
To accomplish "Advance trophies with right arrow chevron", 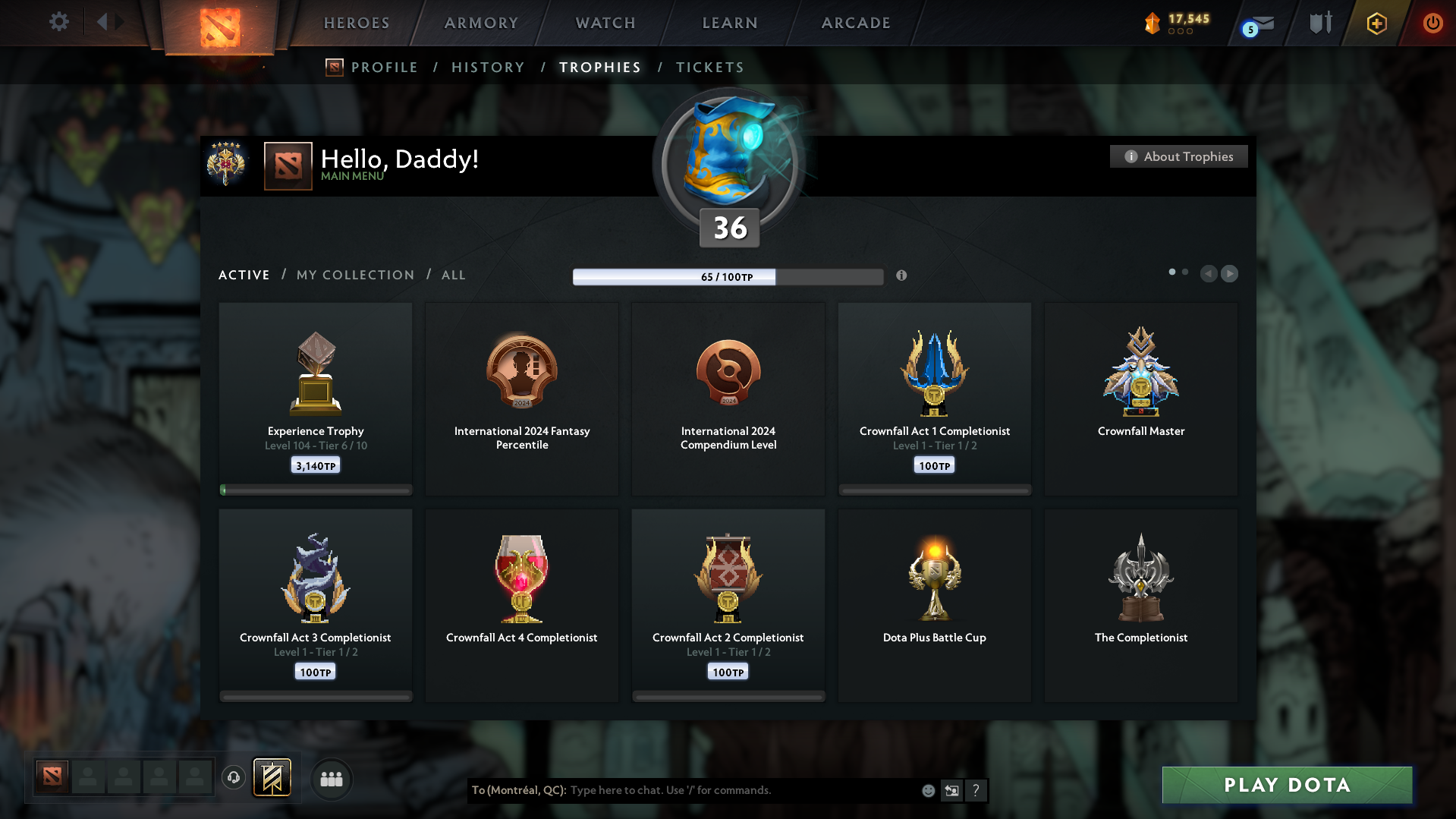I will click(x=1229, y=274).
